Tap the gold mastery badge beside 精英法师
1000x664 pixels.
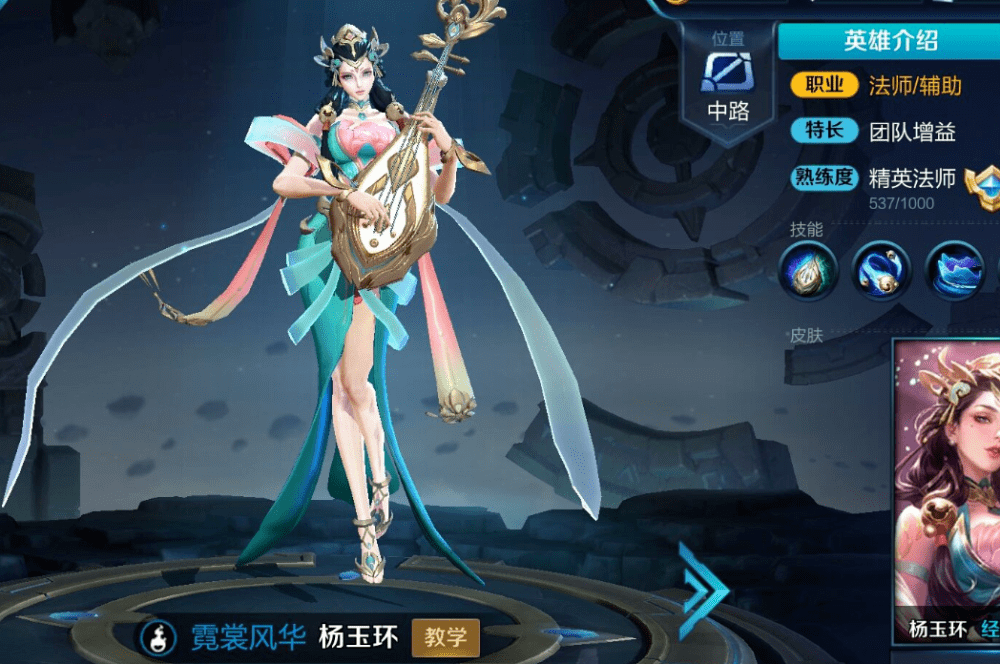[981, 184]
